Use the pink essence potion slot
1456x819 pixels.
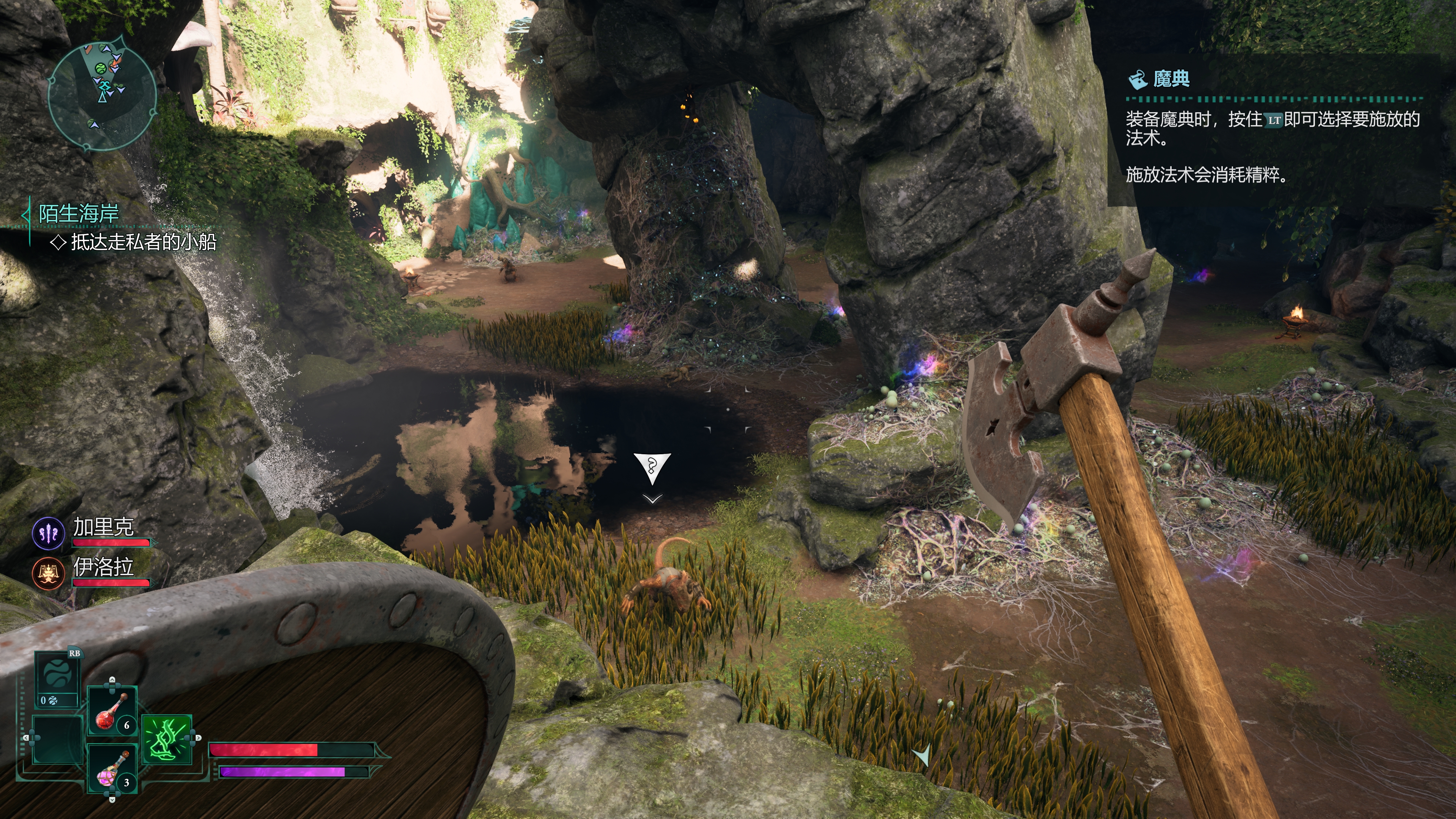(113, 769)
